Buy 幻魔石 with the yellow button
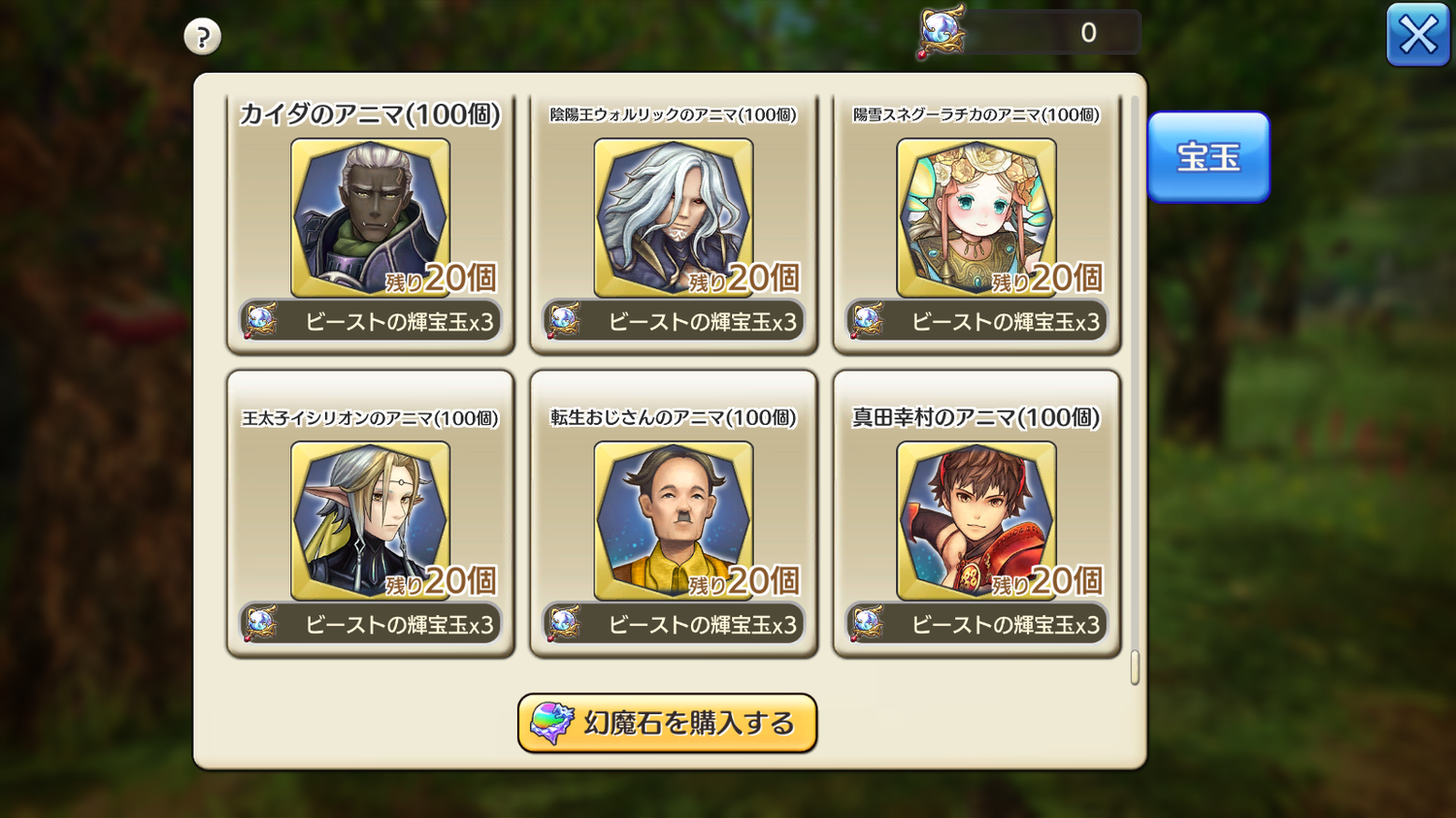The height and width of the screenshot is (818, 1456). click(x=667, y=723)
